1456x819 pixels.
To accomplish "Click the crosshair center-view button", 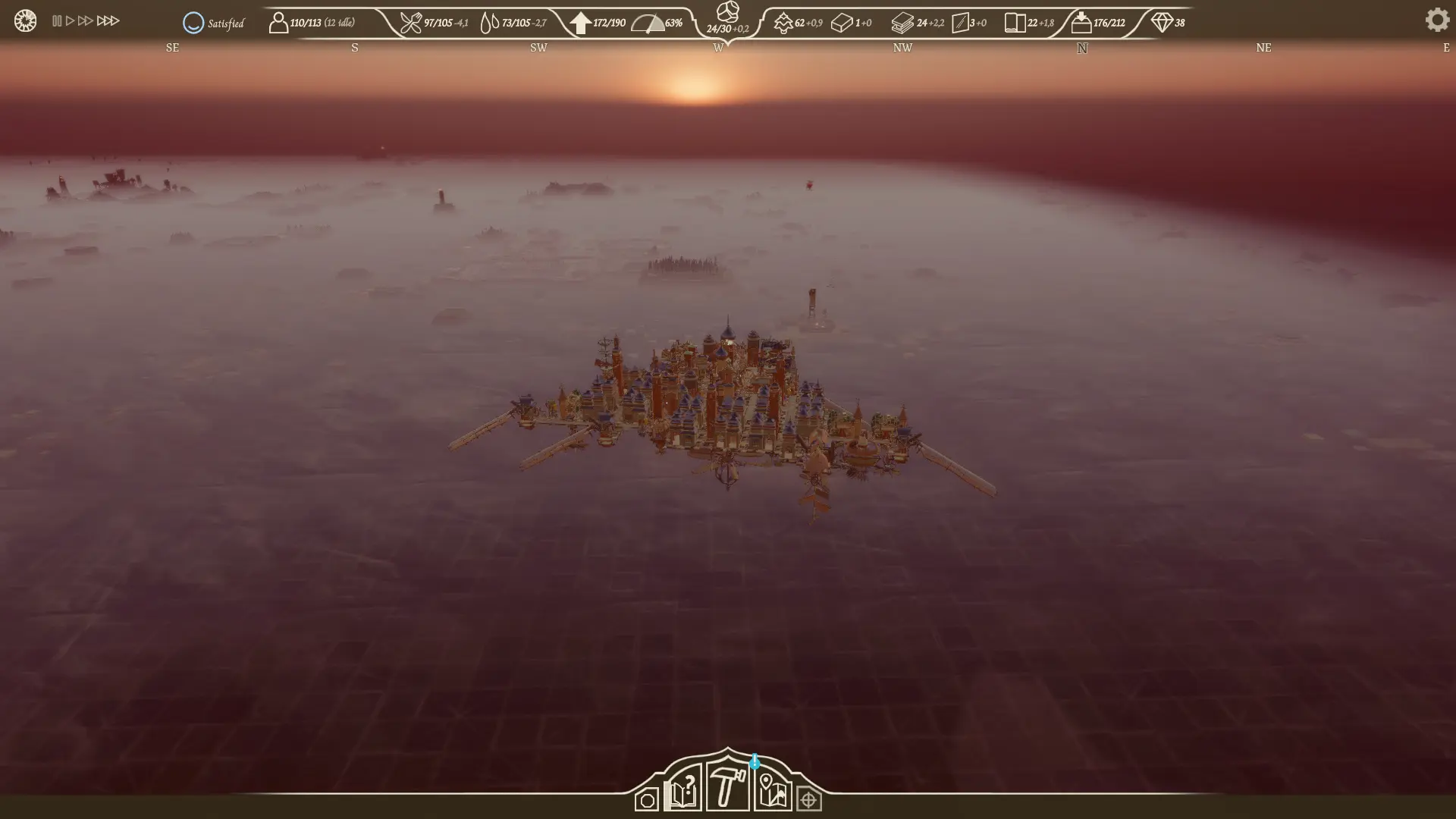I will pyautogui.click(x=809, y=800).
